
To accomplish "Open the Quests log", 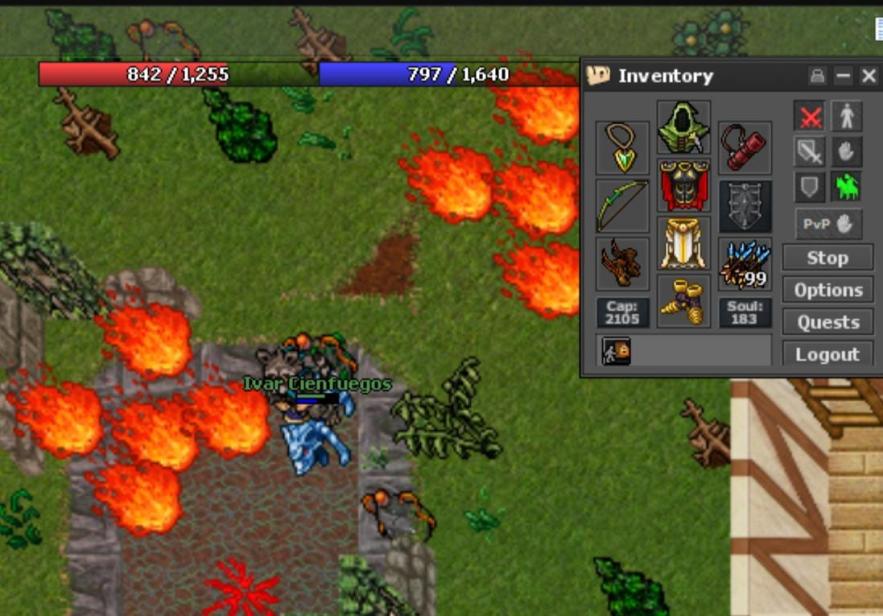I will click(x=827, y=322).
